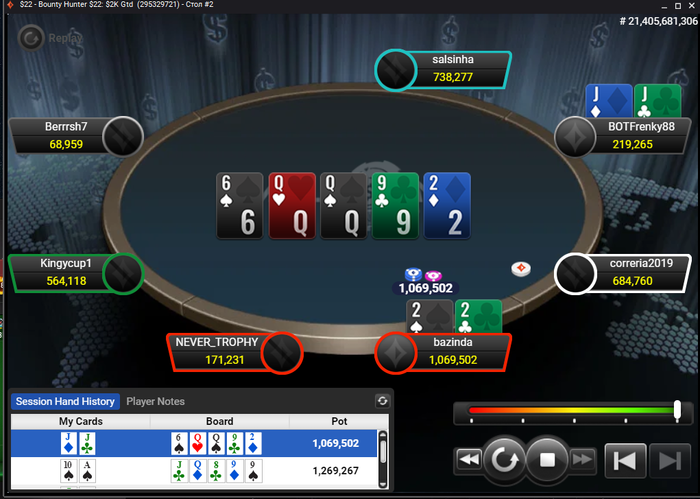Refresh the hand history panel
Image resolution: width=700 pixels, height=499 pixels.
[382, 401]
